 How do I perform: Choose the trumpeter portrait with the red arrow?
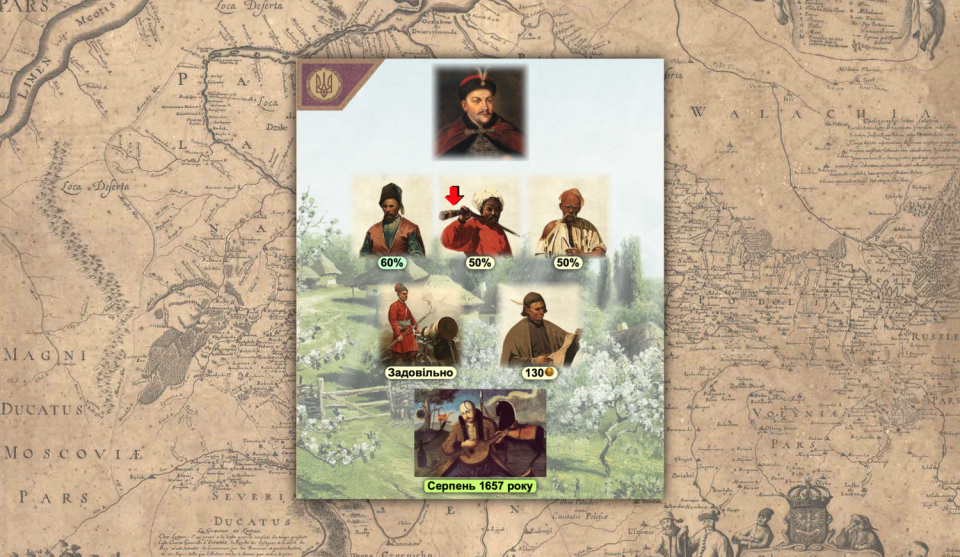[x=480, y=218]
